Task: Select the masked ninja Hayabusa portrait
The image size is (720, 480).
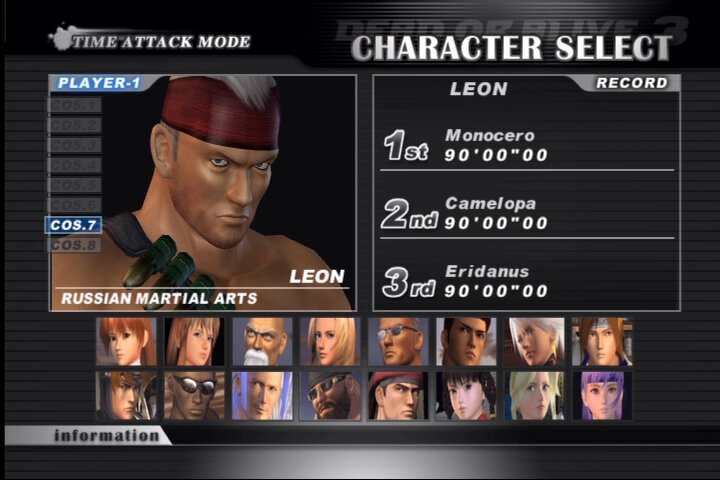Action: 126,395
